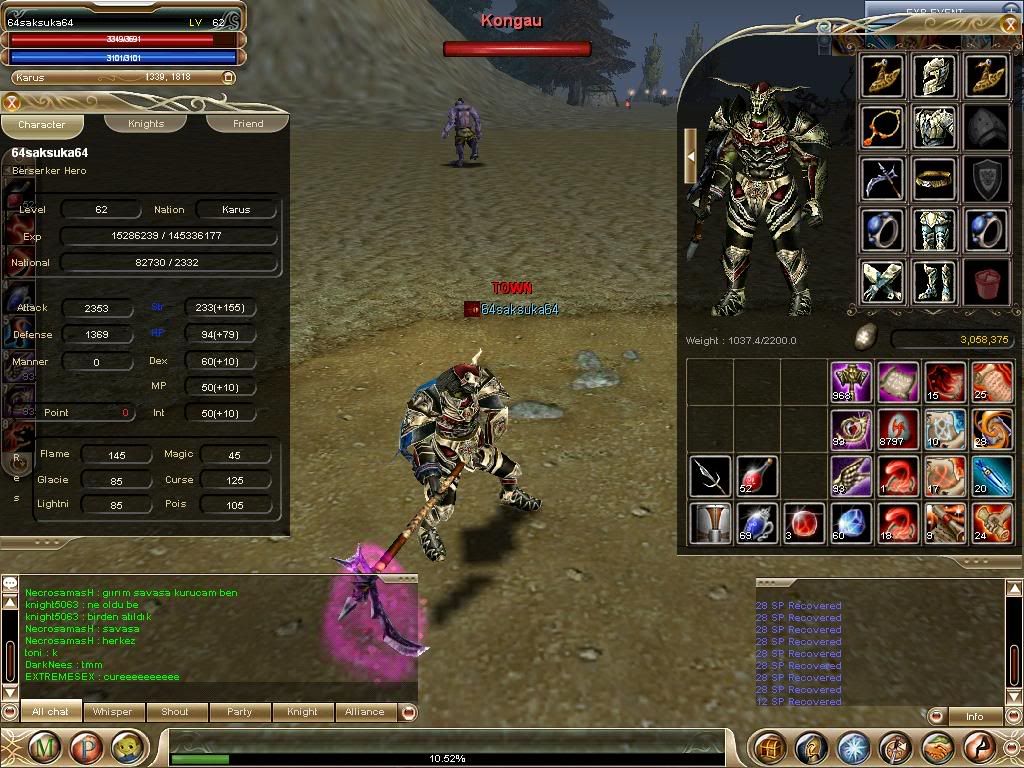Select the blue gem stack of 60

[851, 524]
